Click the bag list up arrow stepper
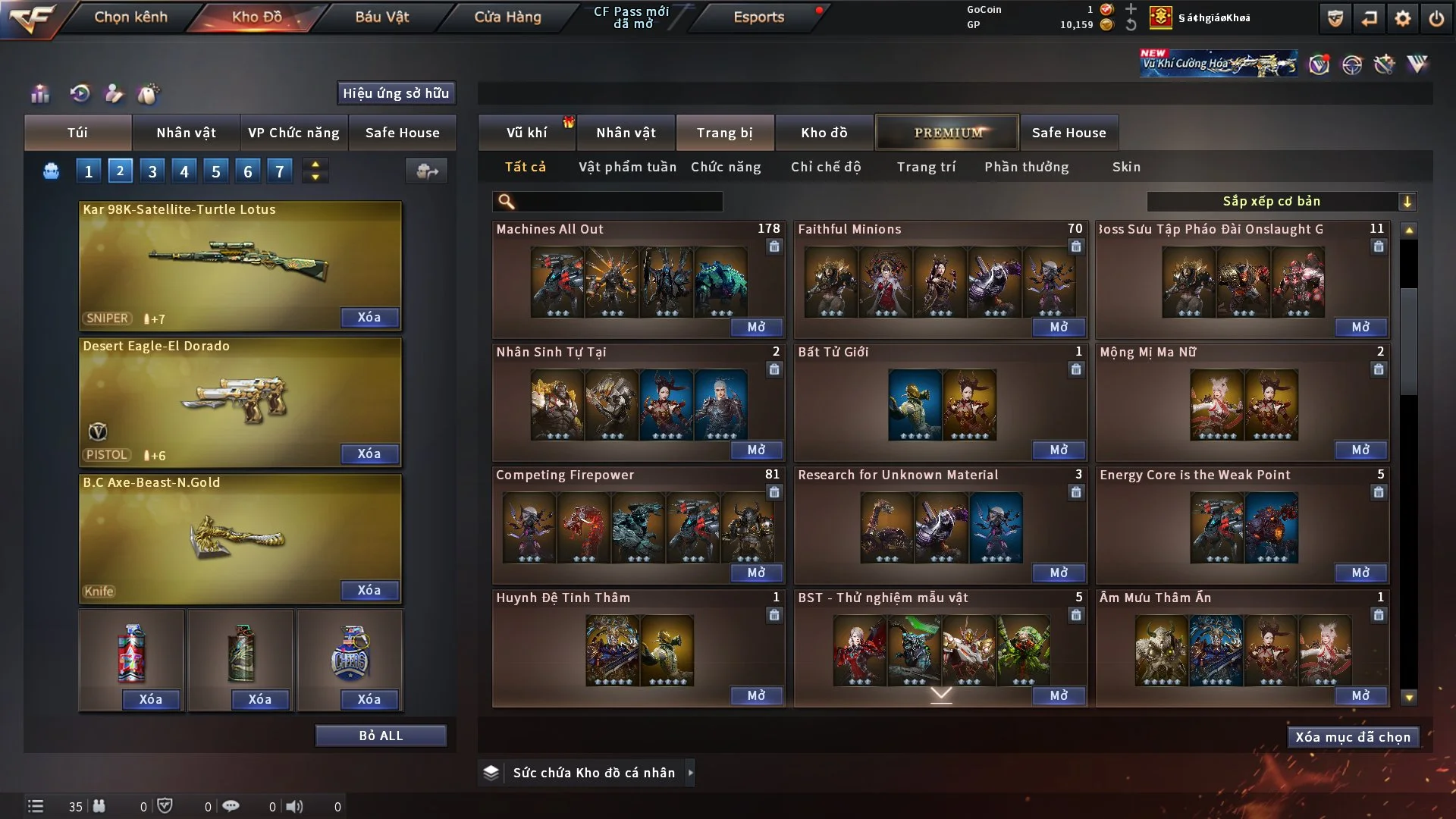1456x819 pixels. click(315, 165)
